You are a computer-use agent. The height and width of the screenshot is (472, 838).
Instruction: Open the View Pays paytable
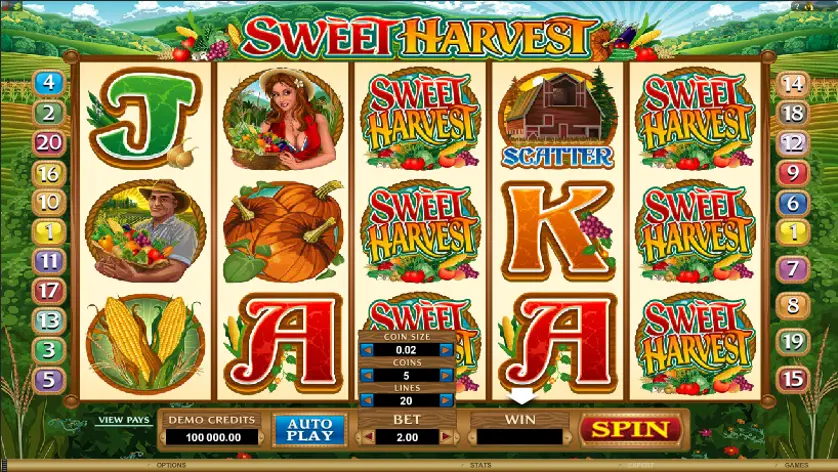coord(122,420)
